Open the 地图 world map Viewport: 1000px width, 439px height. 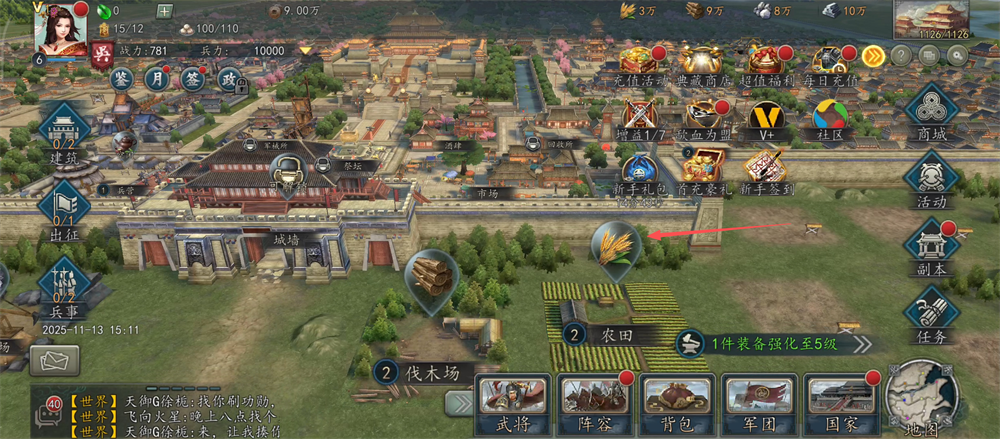(922, 397)
